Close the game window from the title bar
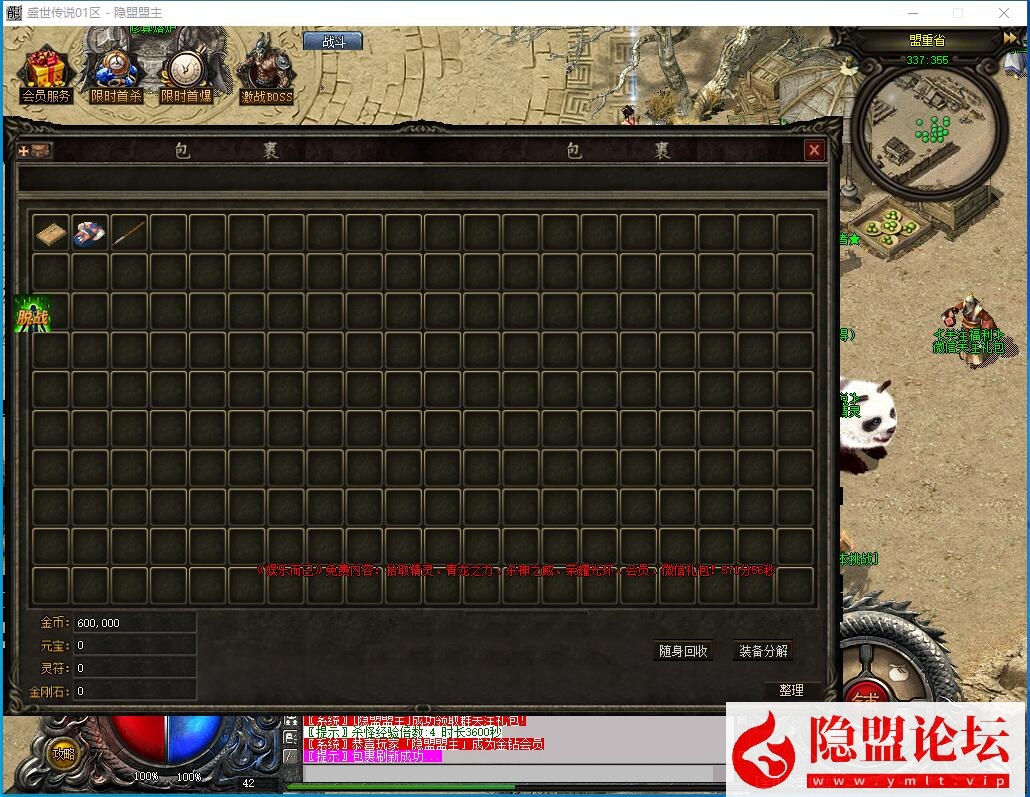Viewport: 1030px width, 797px height. (x=1004, y=13)
